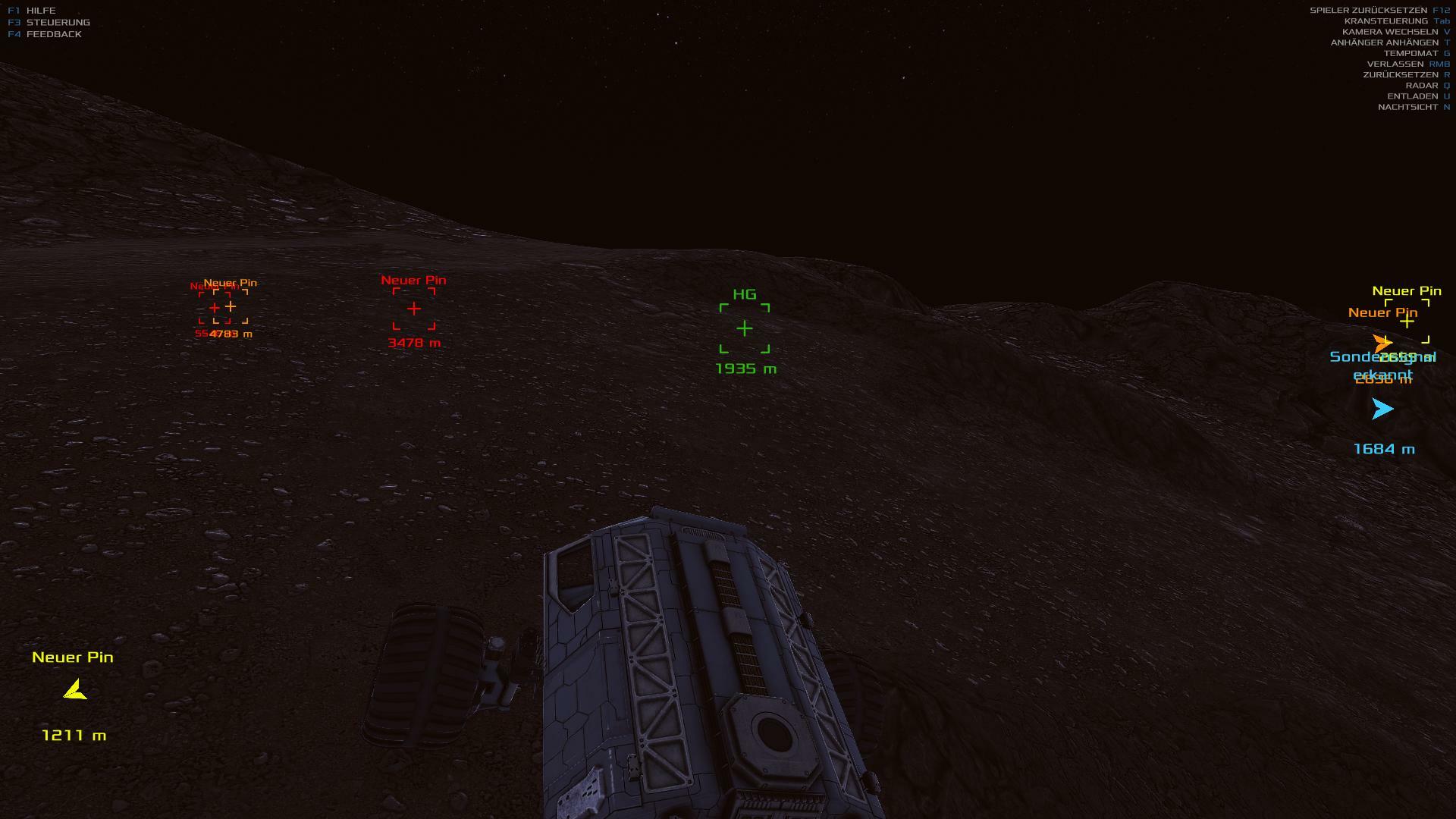Screen dimensions: 1456x819
Task: Select the yellow Neuer Pin arrow at 1211 m
Action: coord(75,690)
